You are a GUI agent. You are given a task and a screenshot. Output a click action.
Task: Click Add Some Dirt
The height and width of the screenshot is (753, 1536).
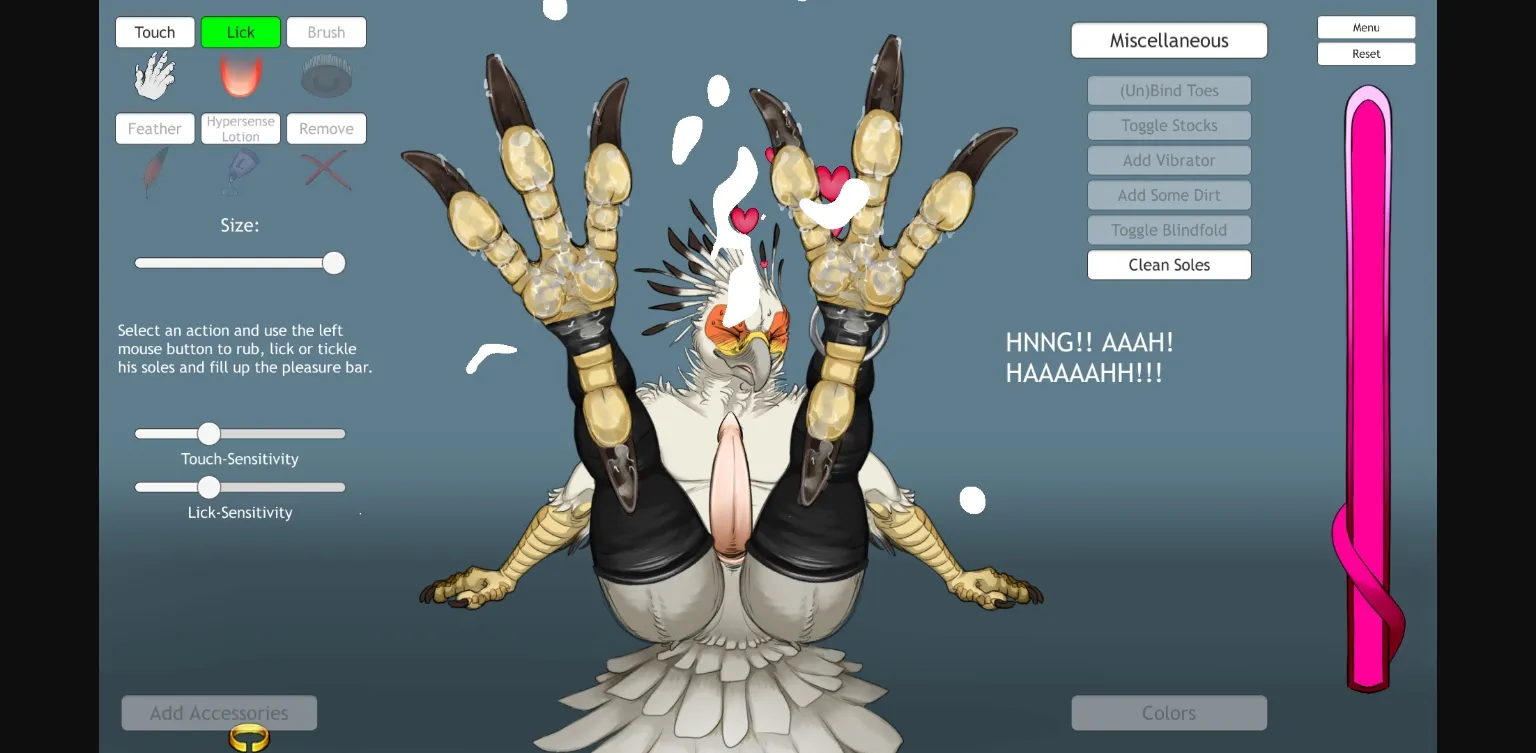(x=1168, y=195)
